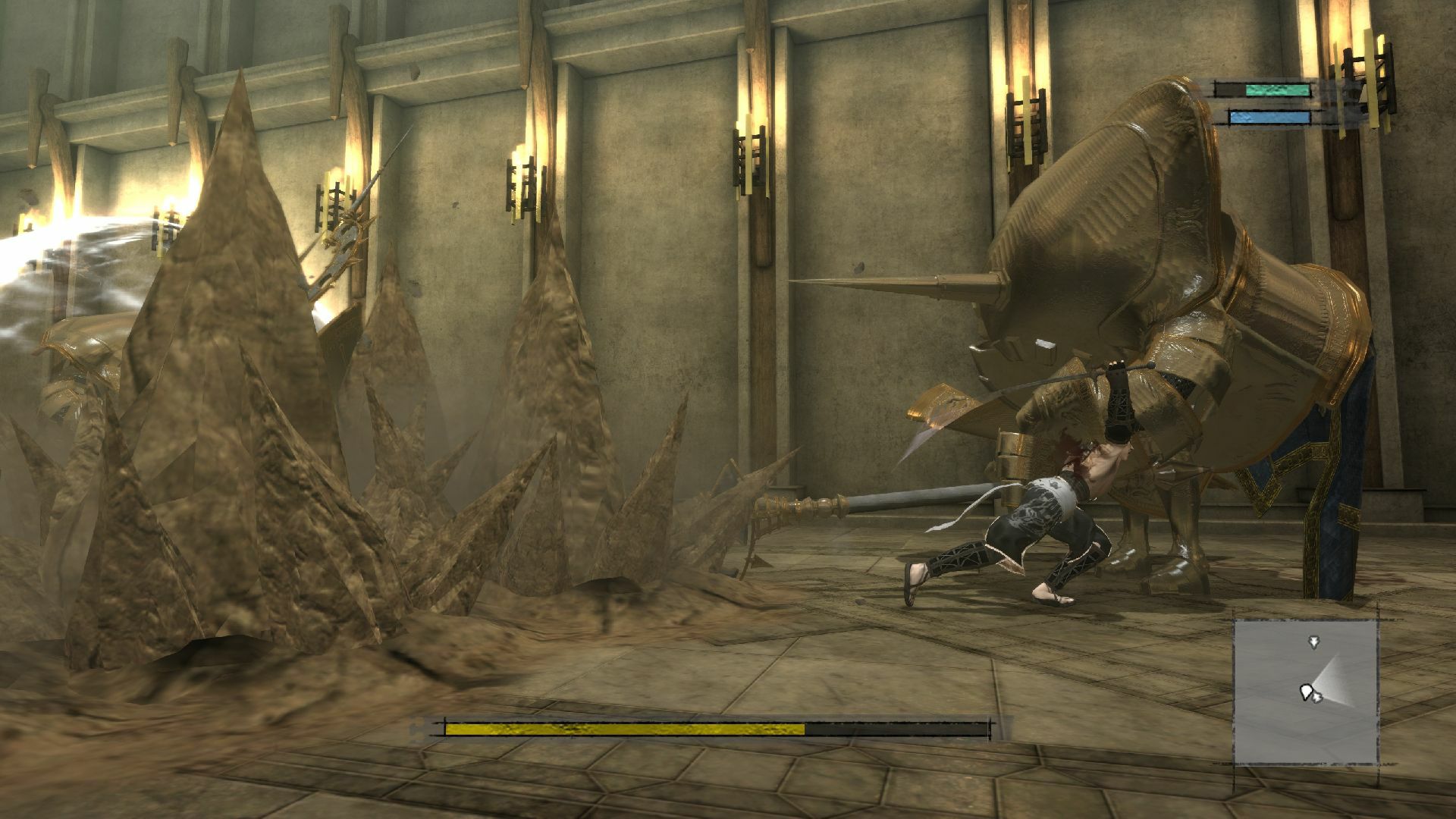1456x819 pixels.
Task: Click the player position arrow on minimap
Action: (1307, 692)
